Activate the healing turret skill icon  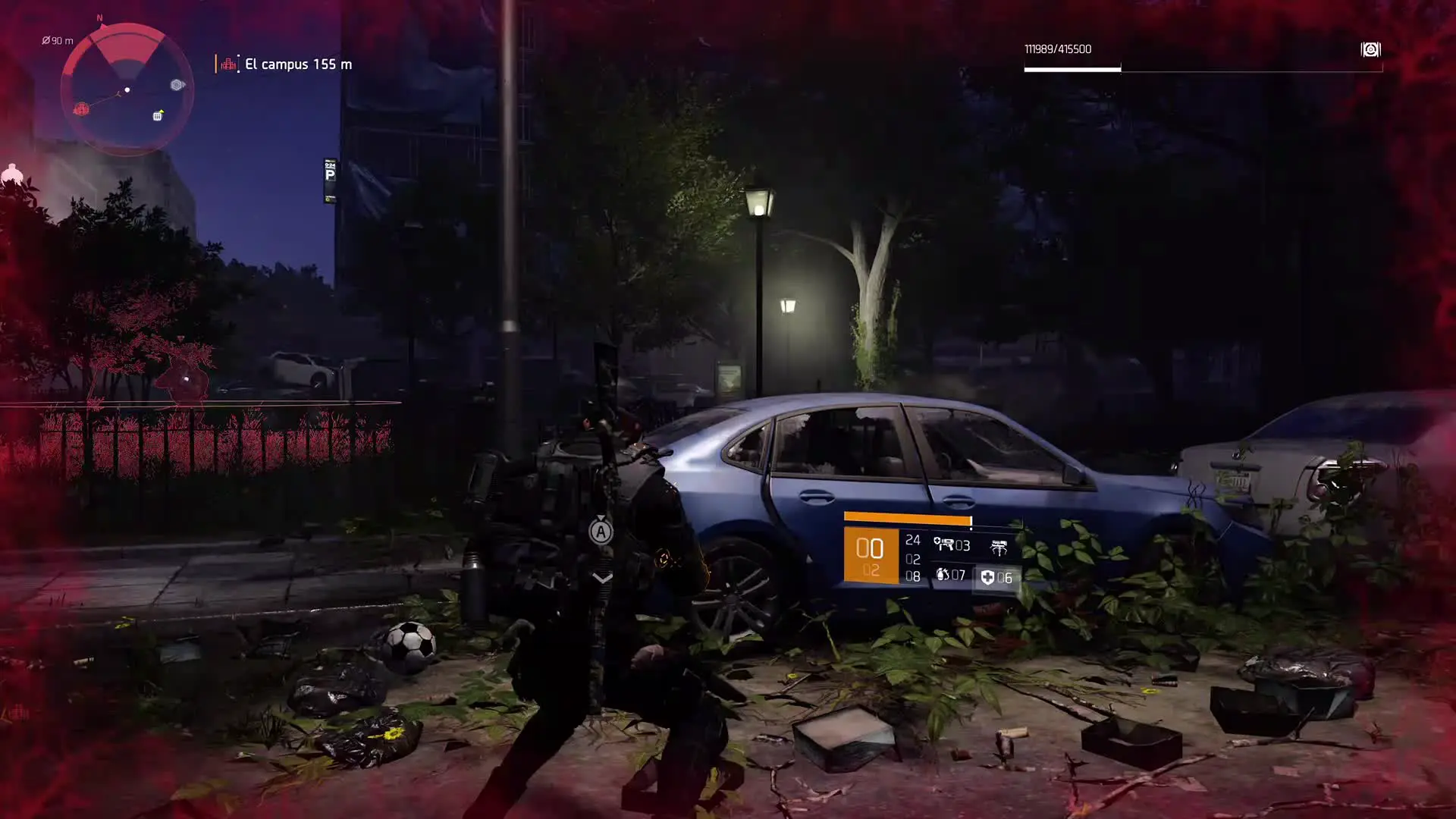pyautogui.click(x=944, y=544)
